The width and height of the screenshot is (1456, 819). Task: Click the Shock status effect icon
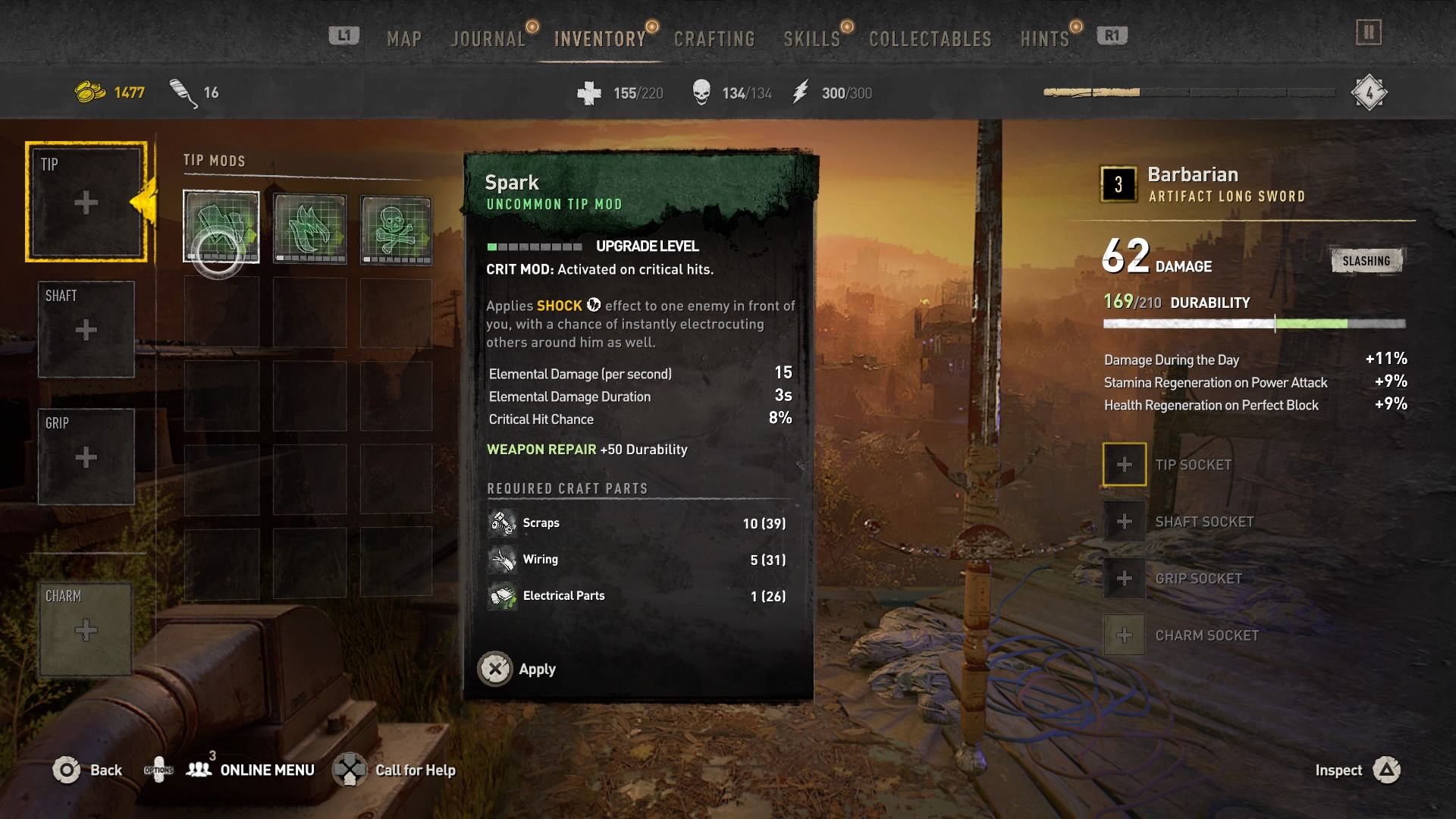click(x=594, y=306)
